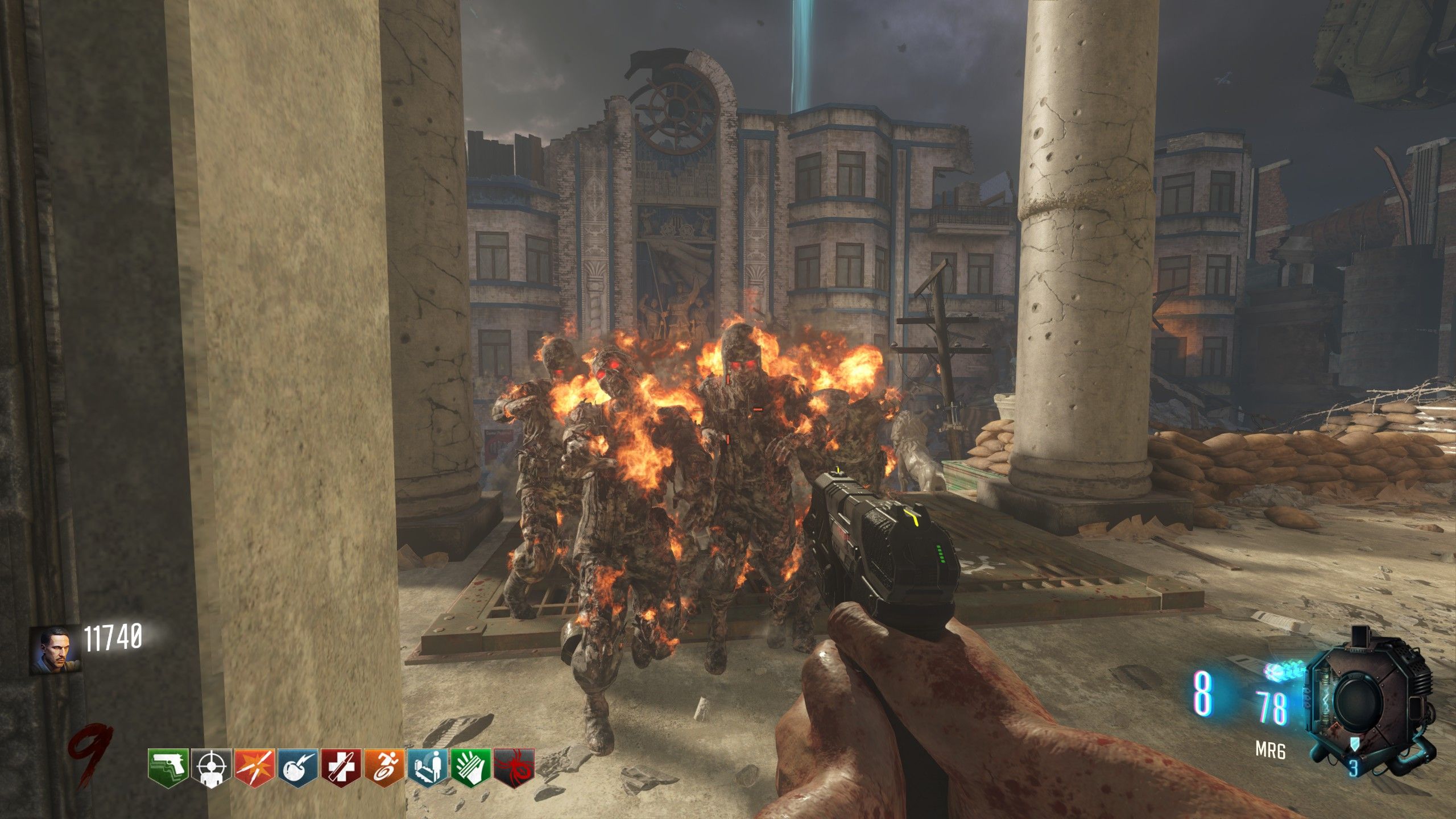Select the glowing blue grenade equipment icon
This screenshot has width=1456, height=819.
point(1283,671)
